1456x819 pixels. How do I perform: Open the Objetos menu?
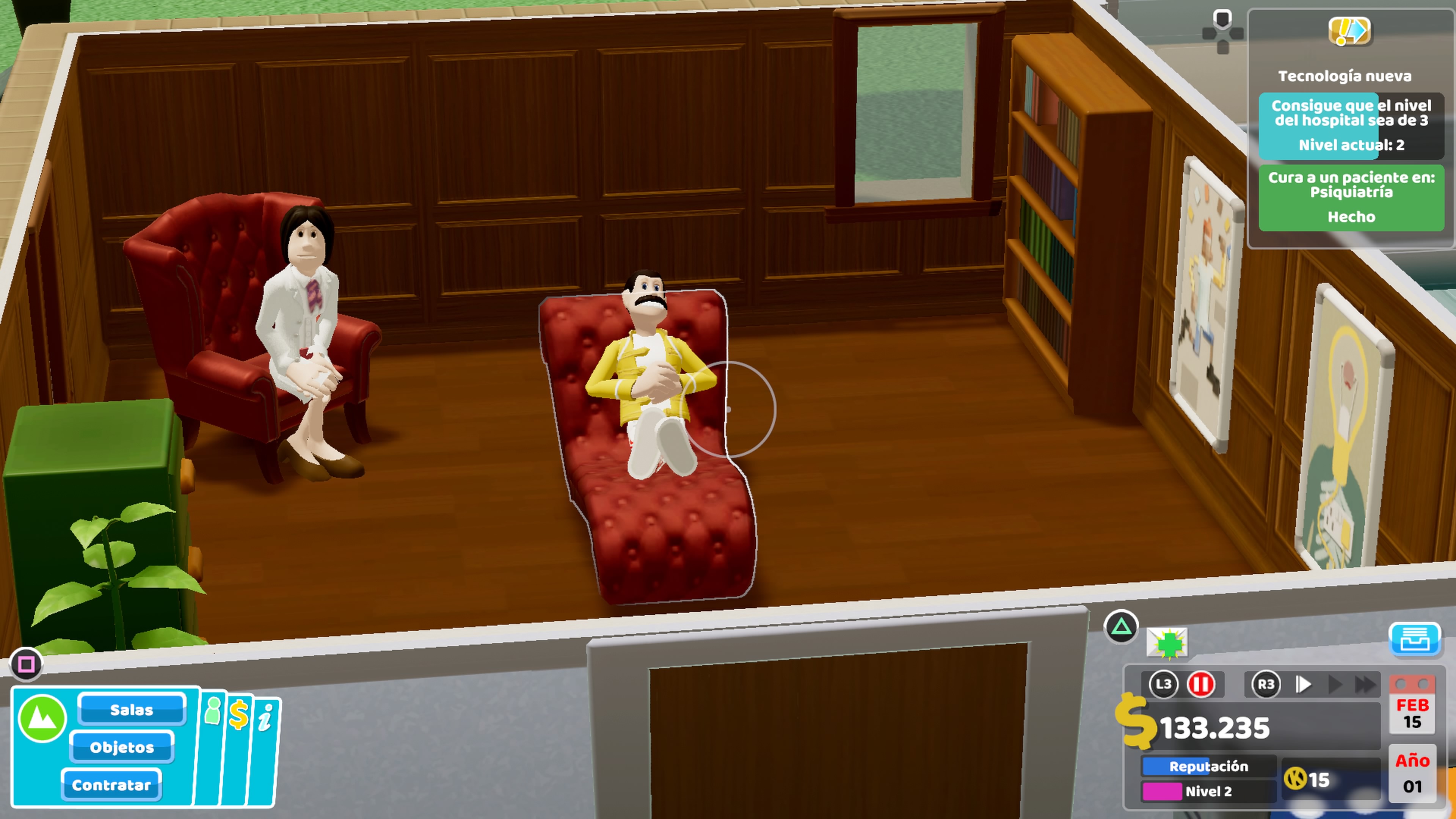click(121, 747)
